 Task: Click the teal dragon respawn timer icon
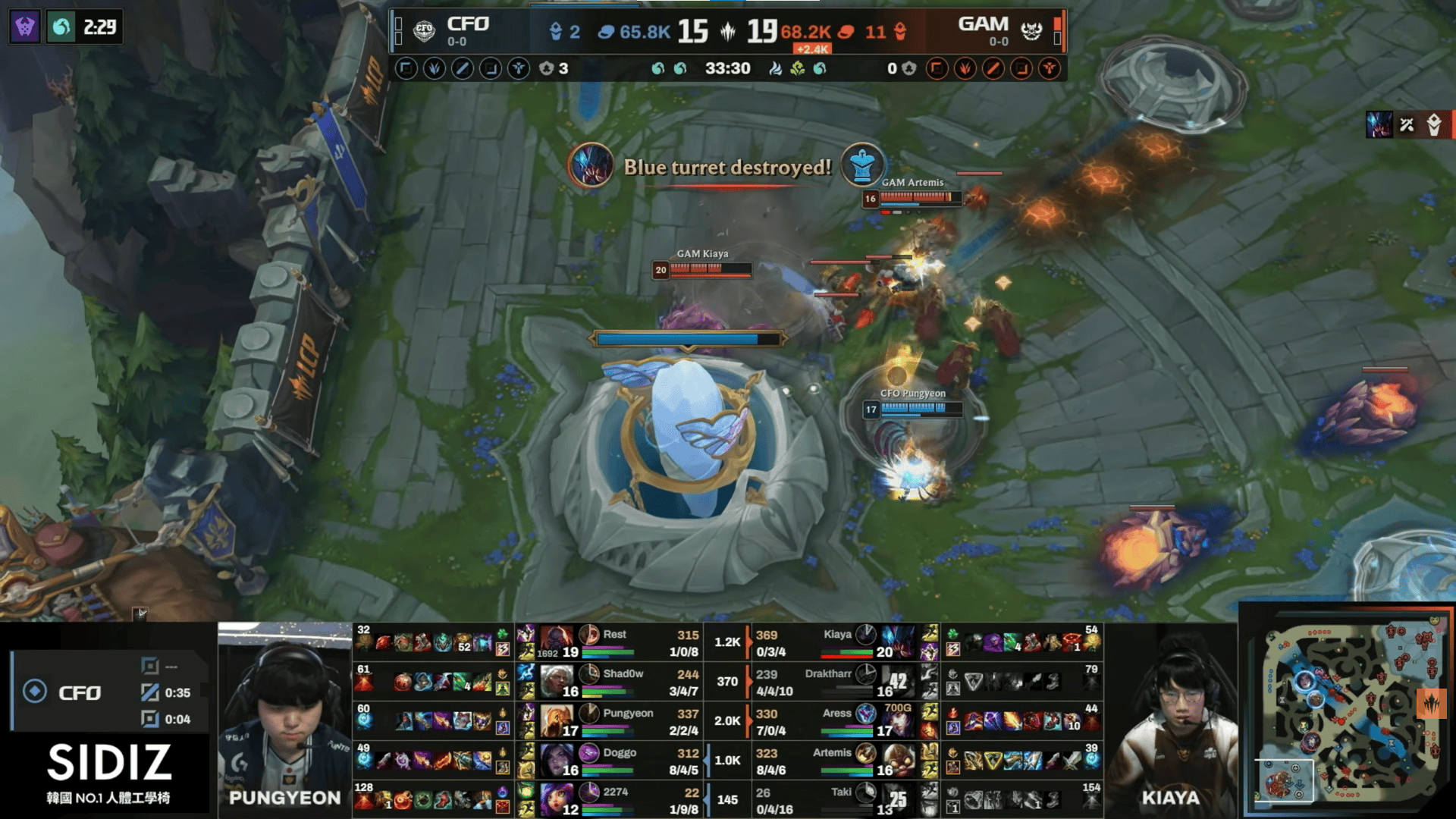pos(61,27)
